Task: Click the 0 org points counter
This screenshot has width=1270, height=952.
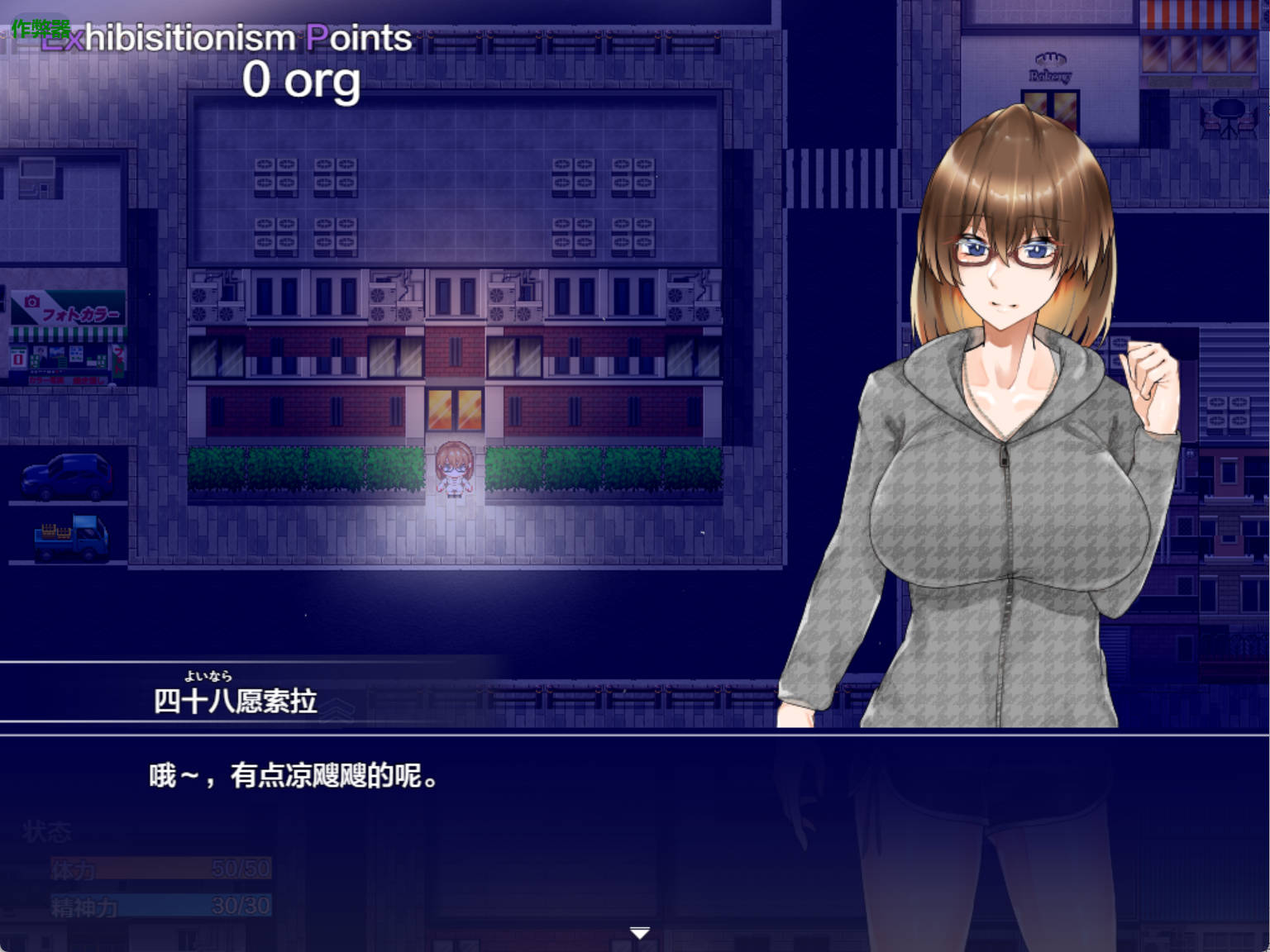Action: [303, 83]
